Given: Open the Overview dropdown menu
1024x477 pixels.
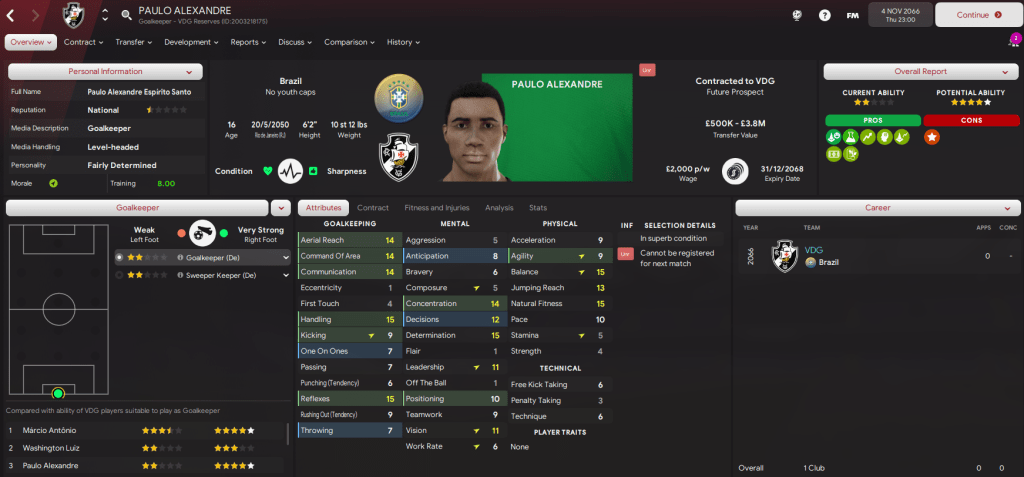Looking at the screenshot, I should [30, 42].
